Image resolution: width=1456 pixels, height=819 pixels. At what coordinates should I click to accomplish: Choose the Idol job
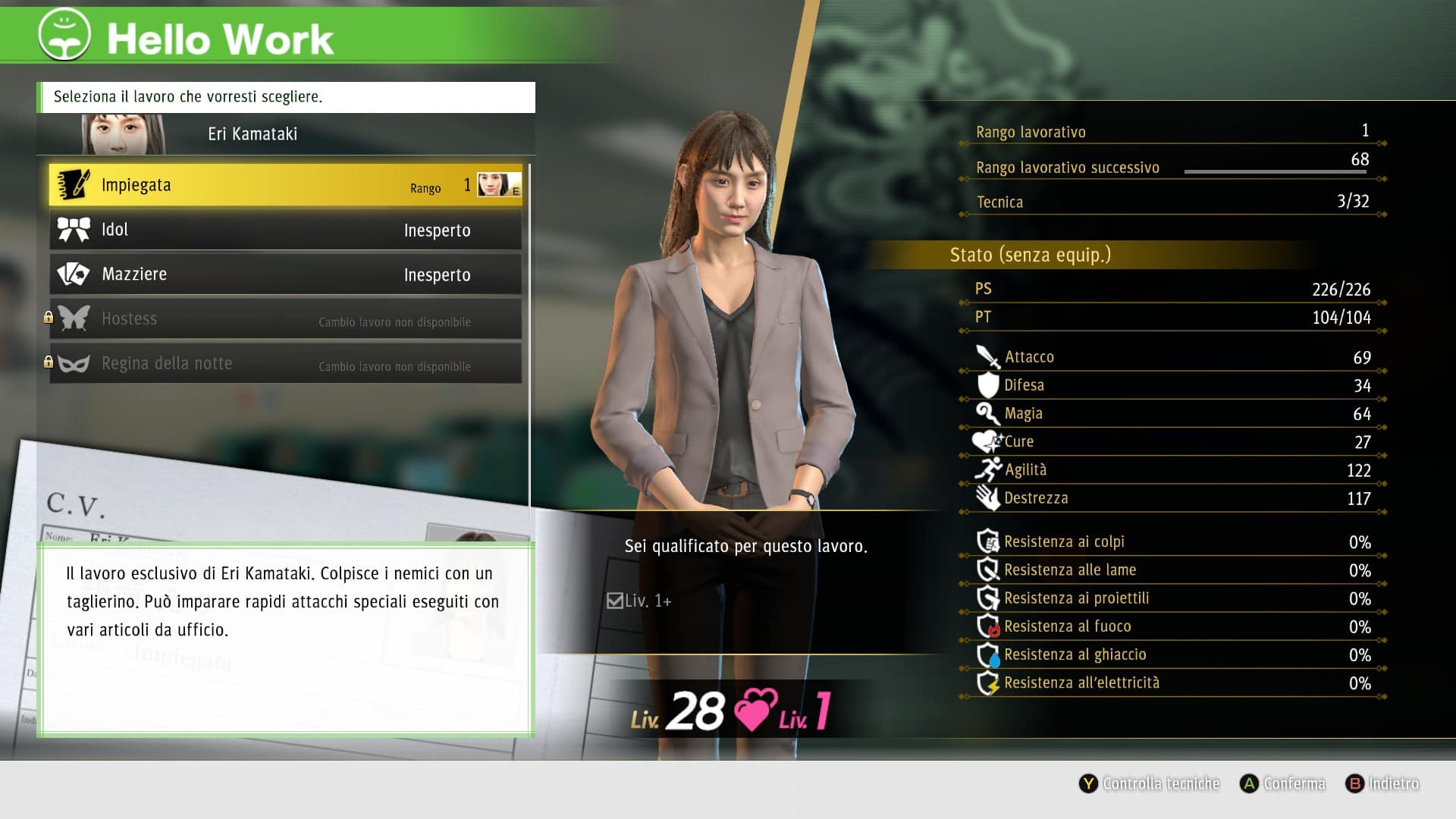[x=285, y=230]
